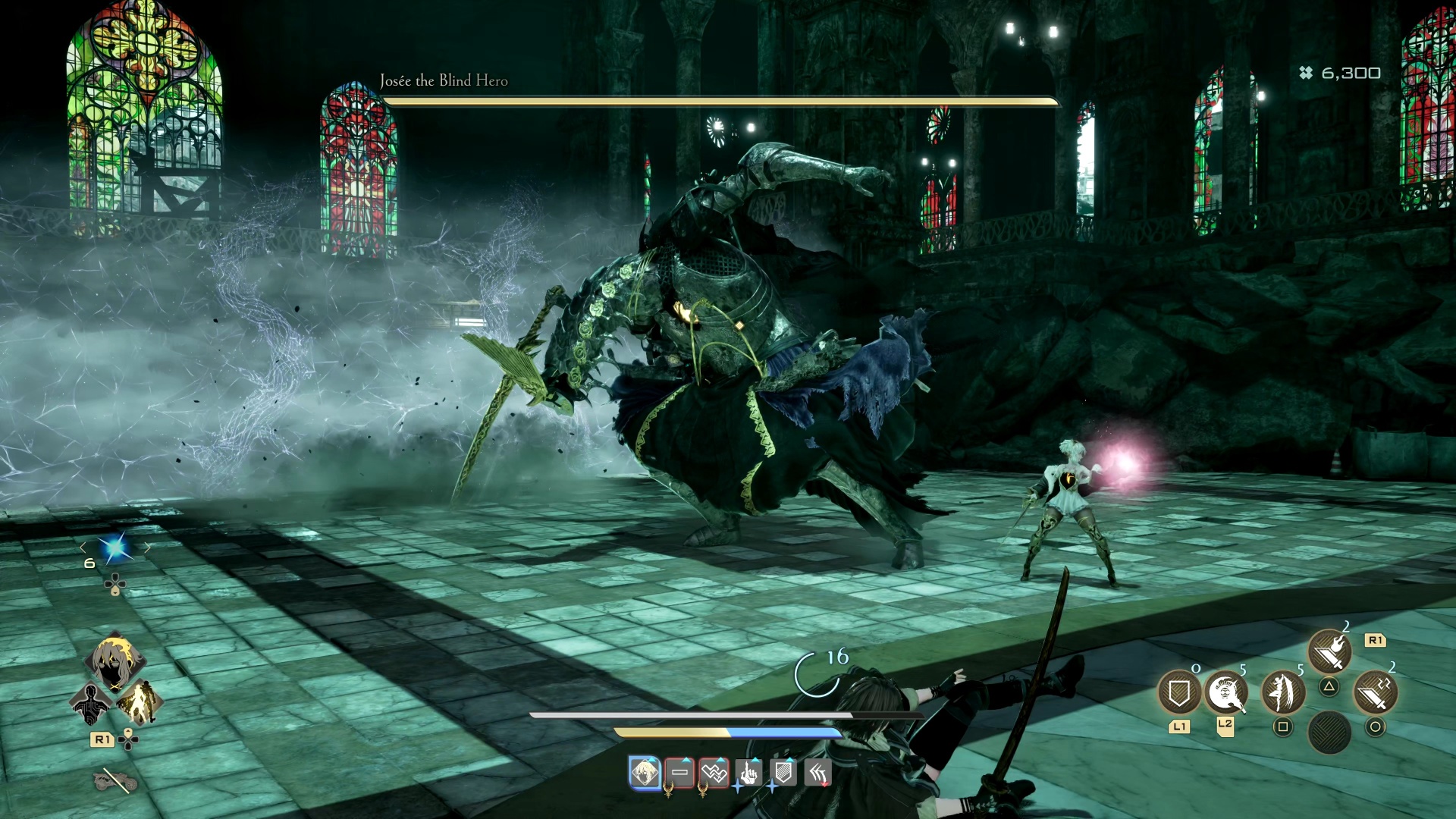Viewport: 1456px width, 819px height.
Task: Toggle the red retreat-arrows status icon
Action: (817, 773)
